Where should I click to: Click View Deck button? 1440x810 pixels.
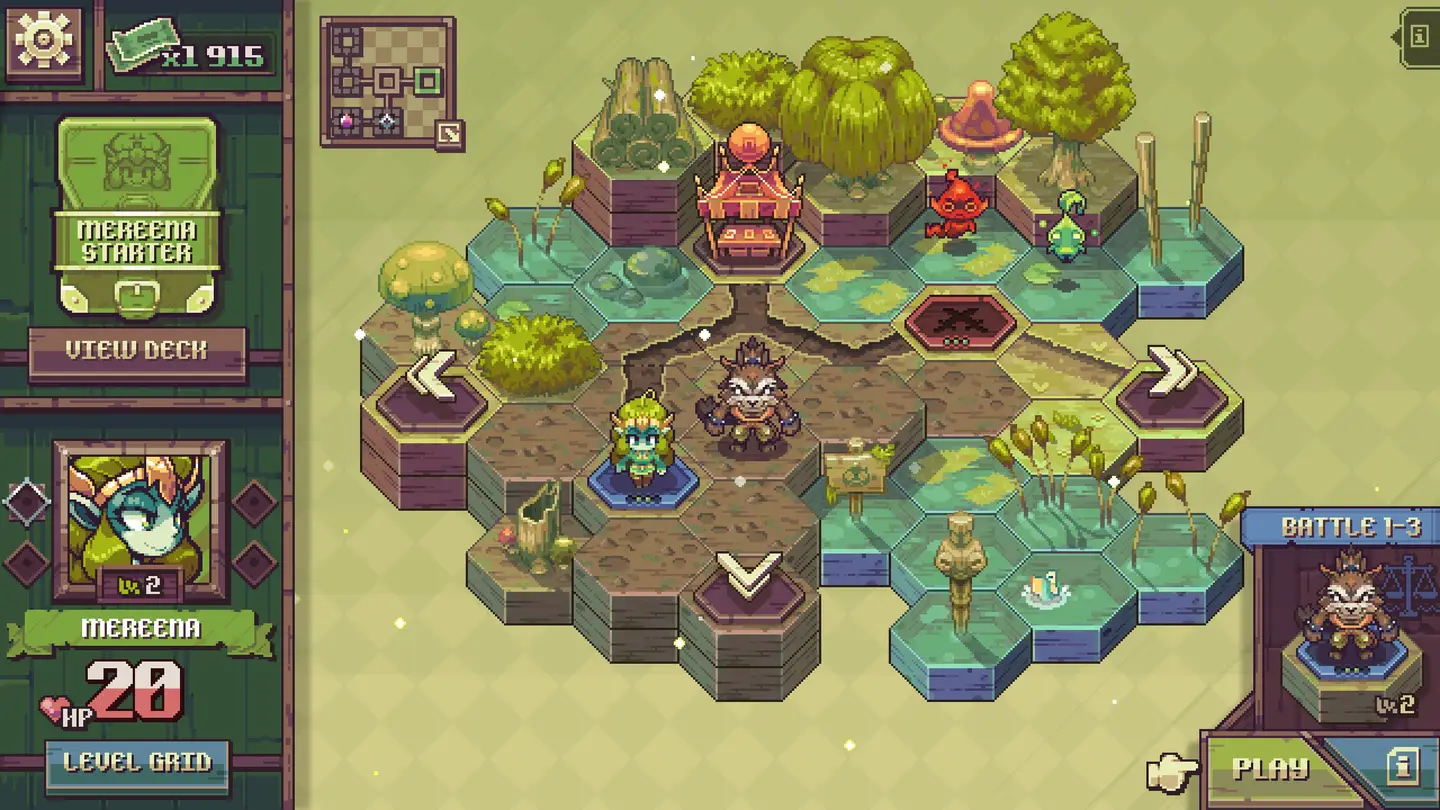click(x=137, y=351)
